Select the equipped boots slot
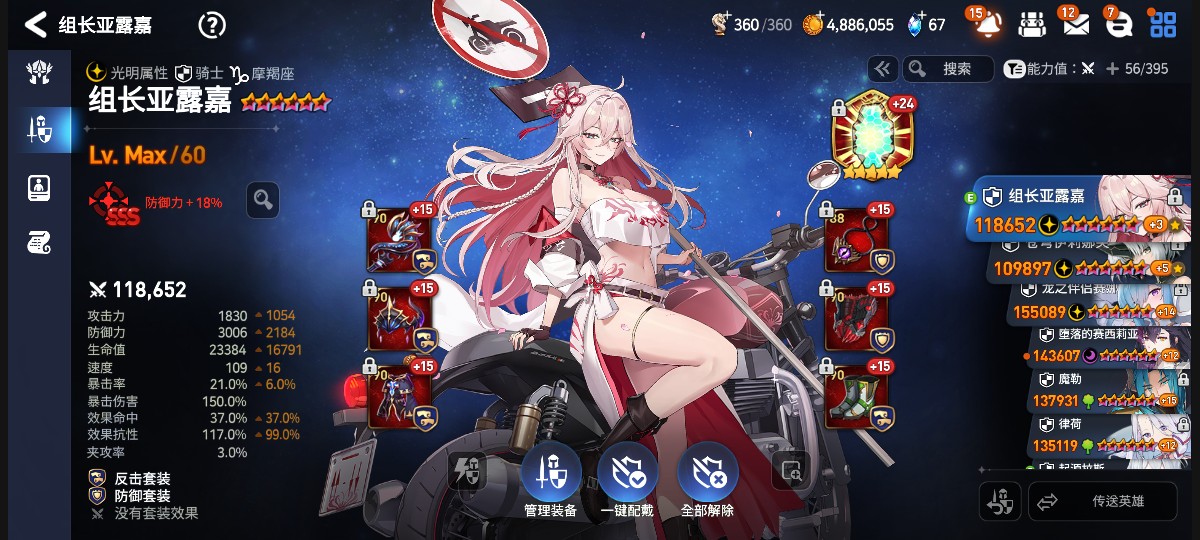 (856, 394)
